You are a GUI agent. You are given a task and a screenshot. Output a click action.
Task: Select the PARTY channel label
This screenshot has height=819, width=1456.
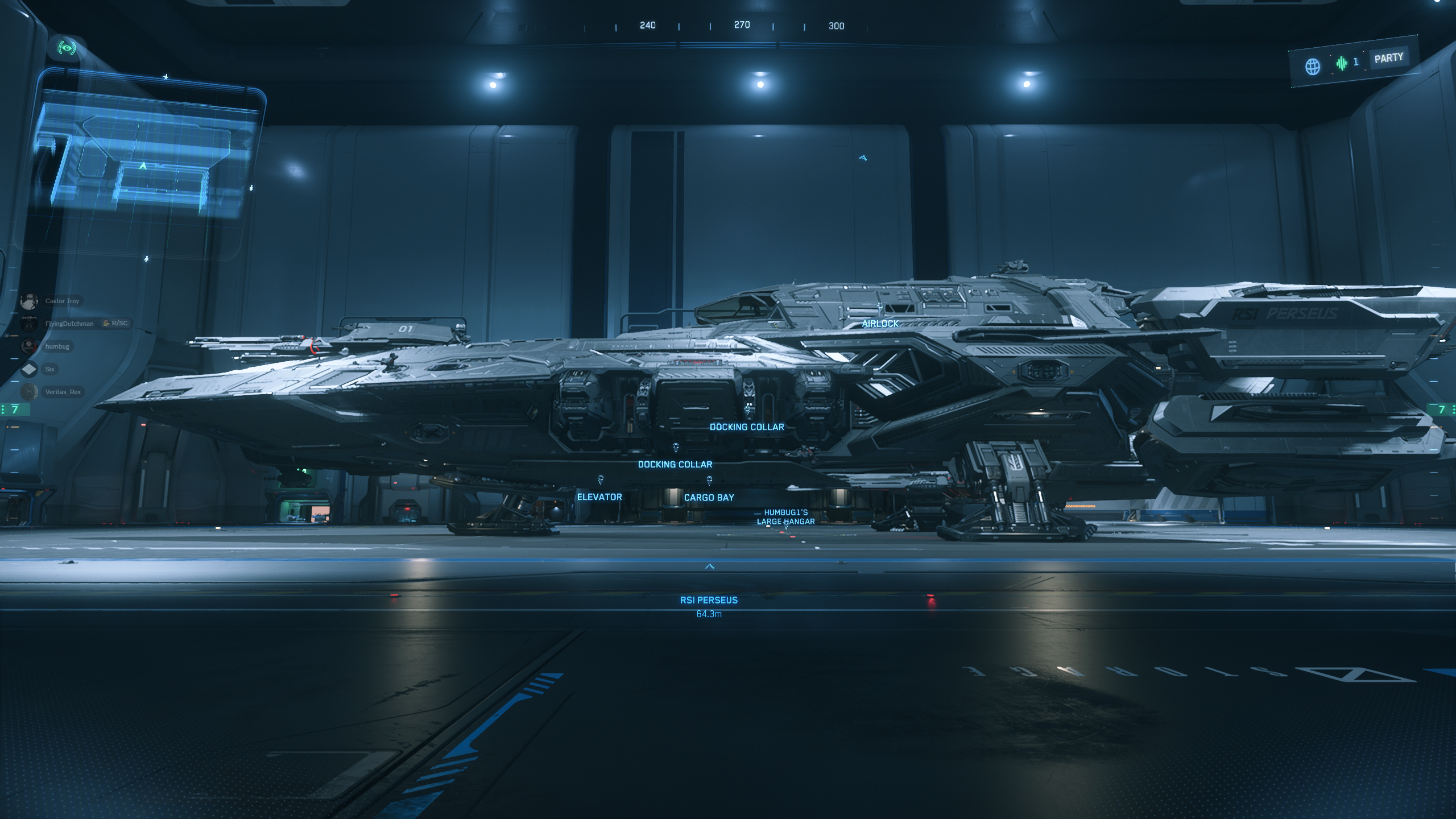1388,58
